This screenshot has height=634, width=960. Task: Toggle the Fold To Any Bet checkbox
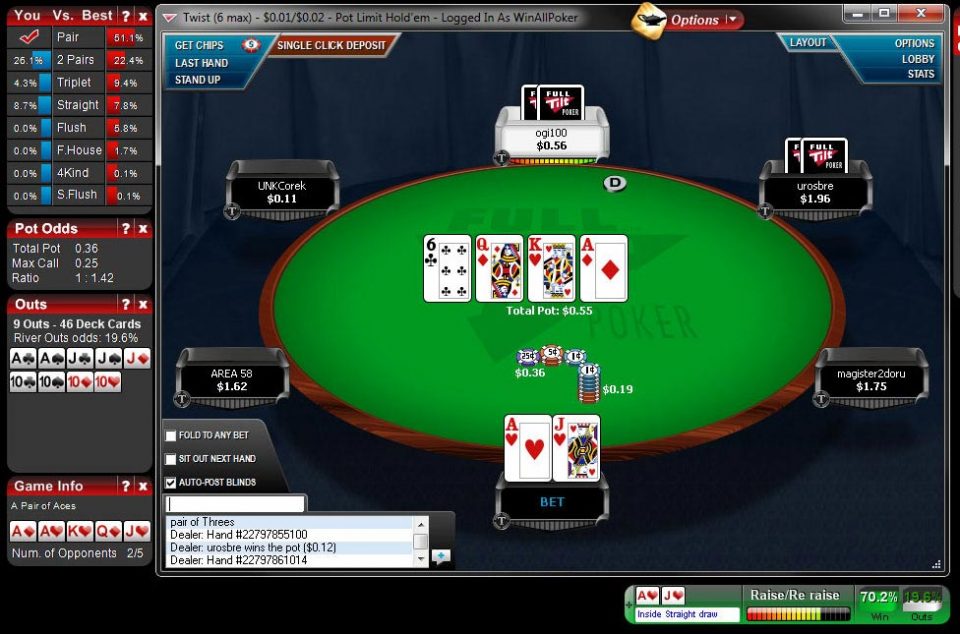pos(171,436)
